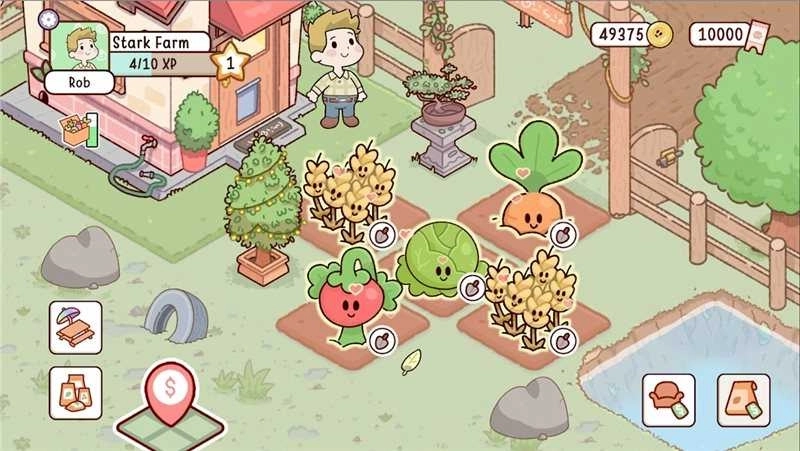Tap the gold coin balance counter
Viewport: 800px width, 451px height.
coord(632,35)
